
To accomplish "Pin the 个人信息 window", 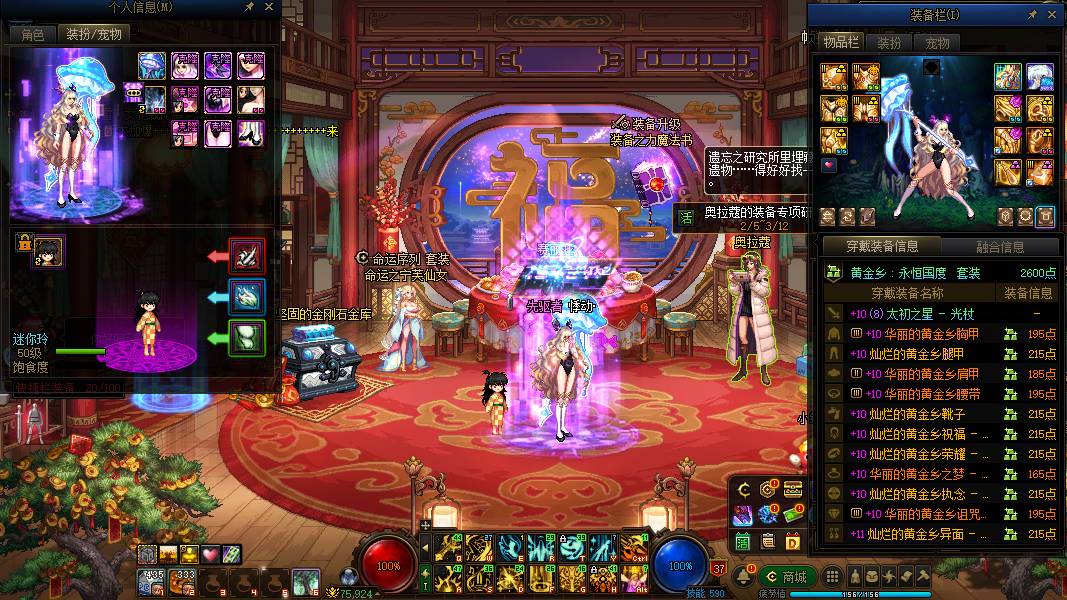I will point(248,7).
